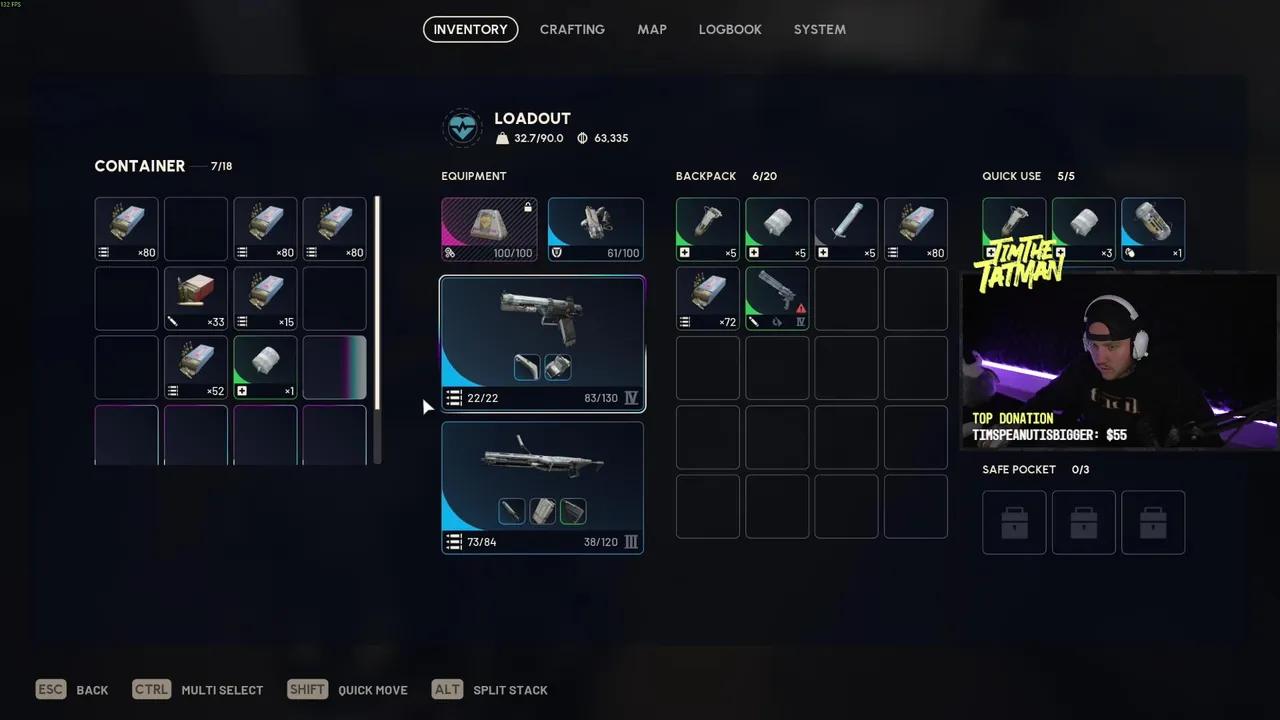Image resolution: width=1280 pixels, height=720 pixels.
Task: Select the backpack ammo stack of 72
Action: [x=708, y=298]
